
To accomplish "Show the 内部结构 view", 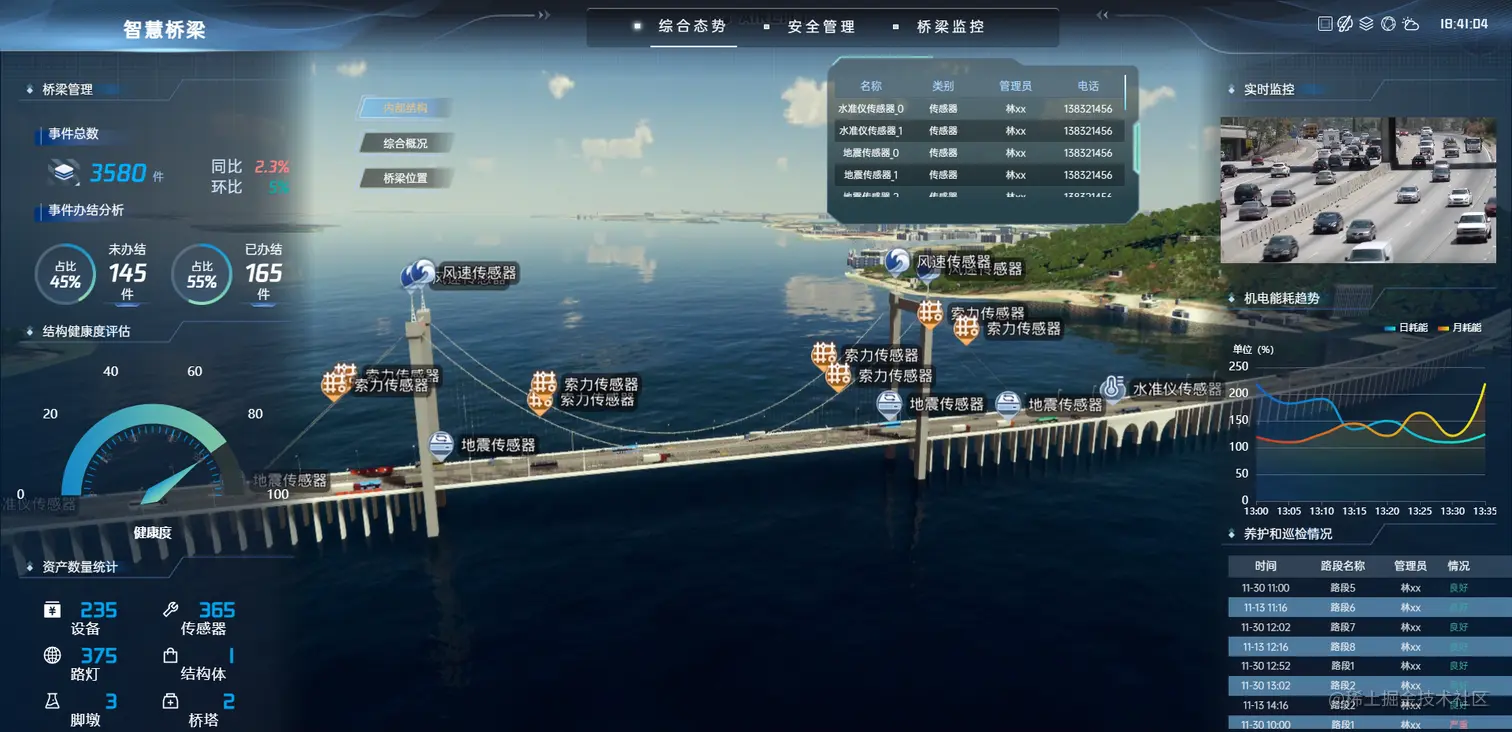I will pyautogui.click(x=405, y=108).
